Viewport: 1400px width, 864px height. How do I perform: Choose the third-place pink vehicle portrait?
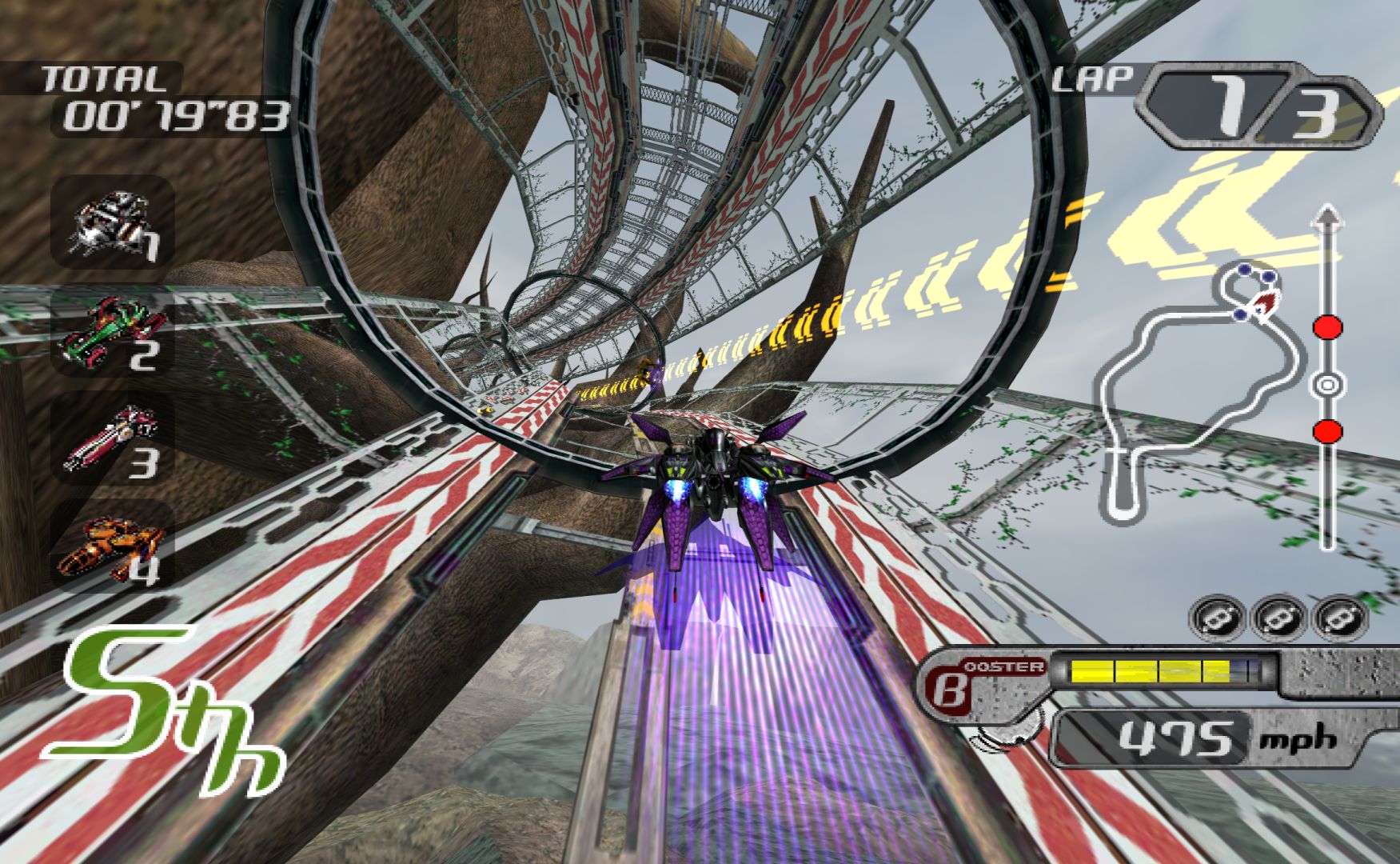(x=112, y=439)
